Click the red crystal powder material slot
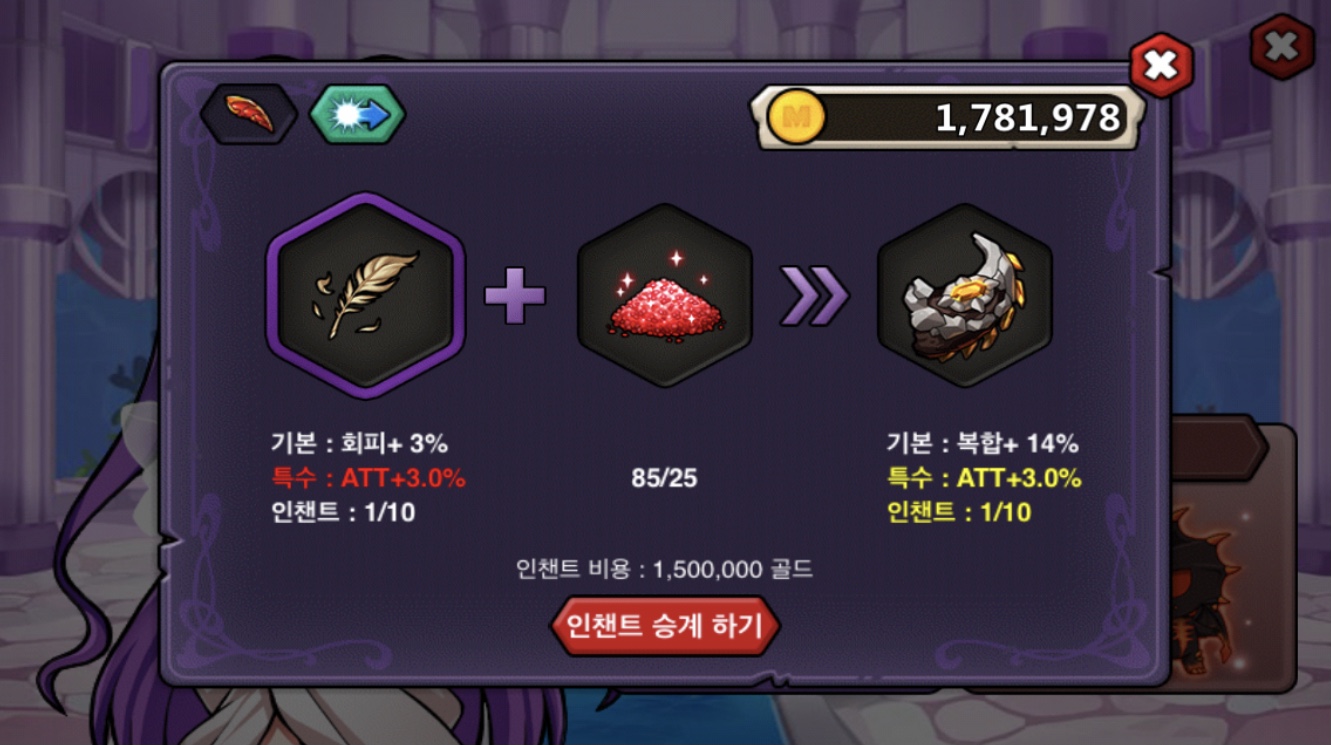1331x745 pixels. pyautogui.click(x=664, y=296)
